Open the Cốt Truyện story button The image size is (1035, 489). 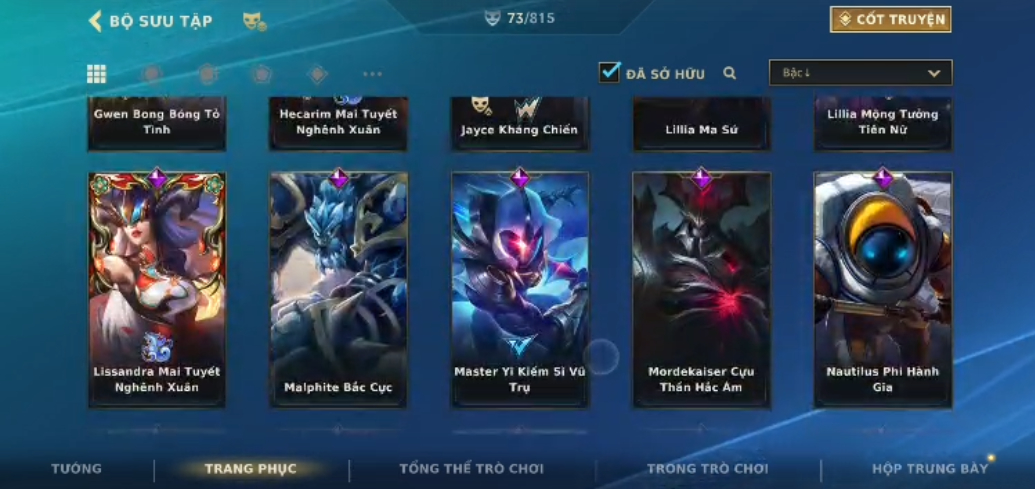(890, 19)
